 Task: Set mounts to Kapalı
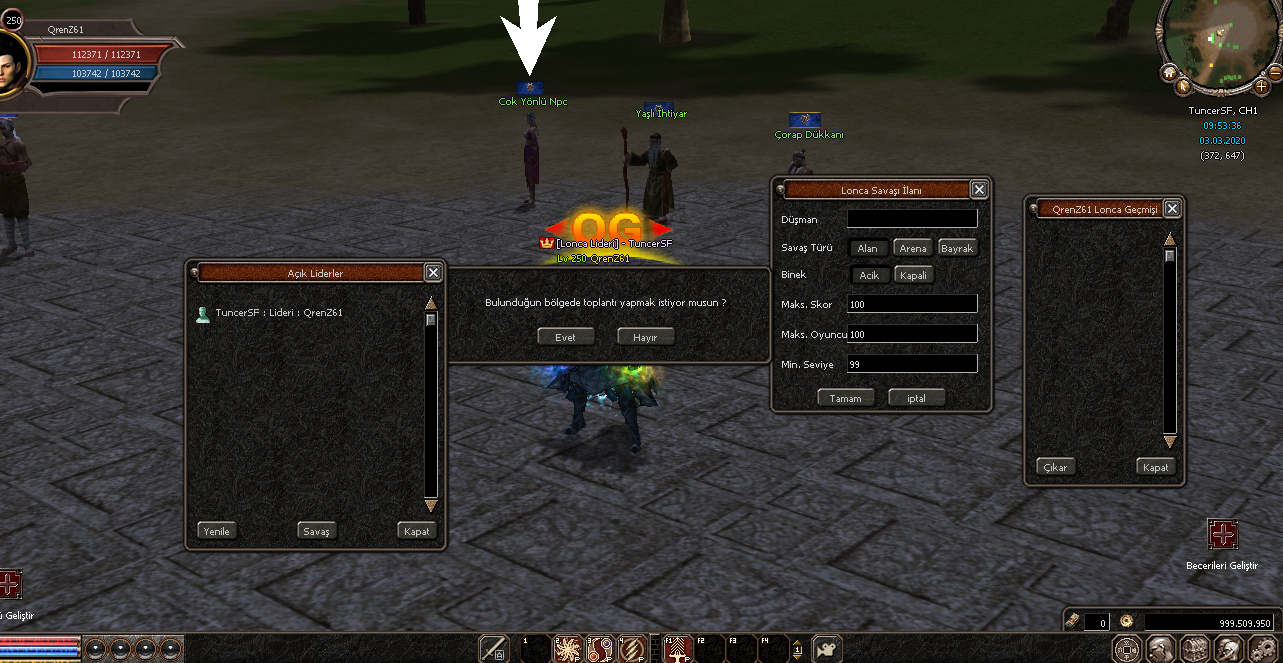click(913, 275)
